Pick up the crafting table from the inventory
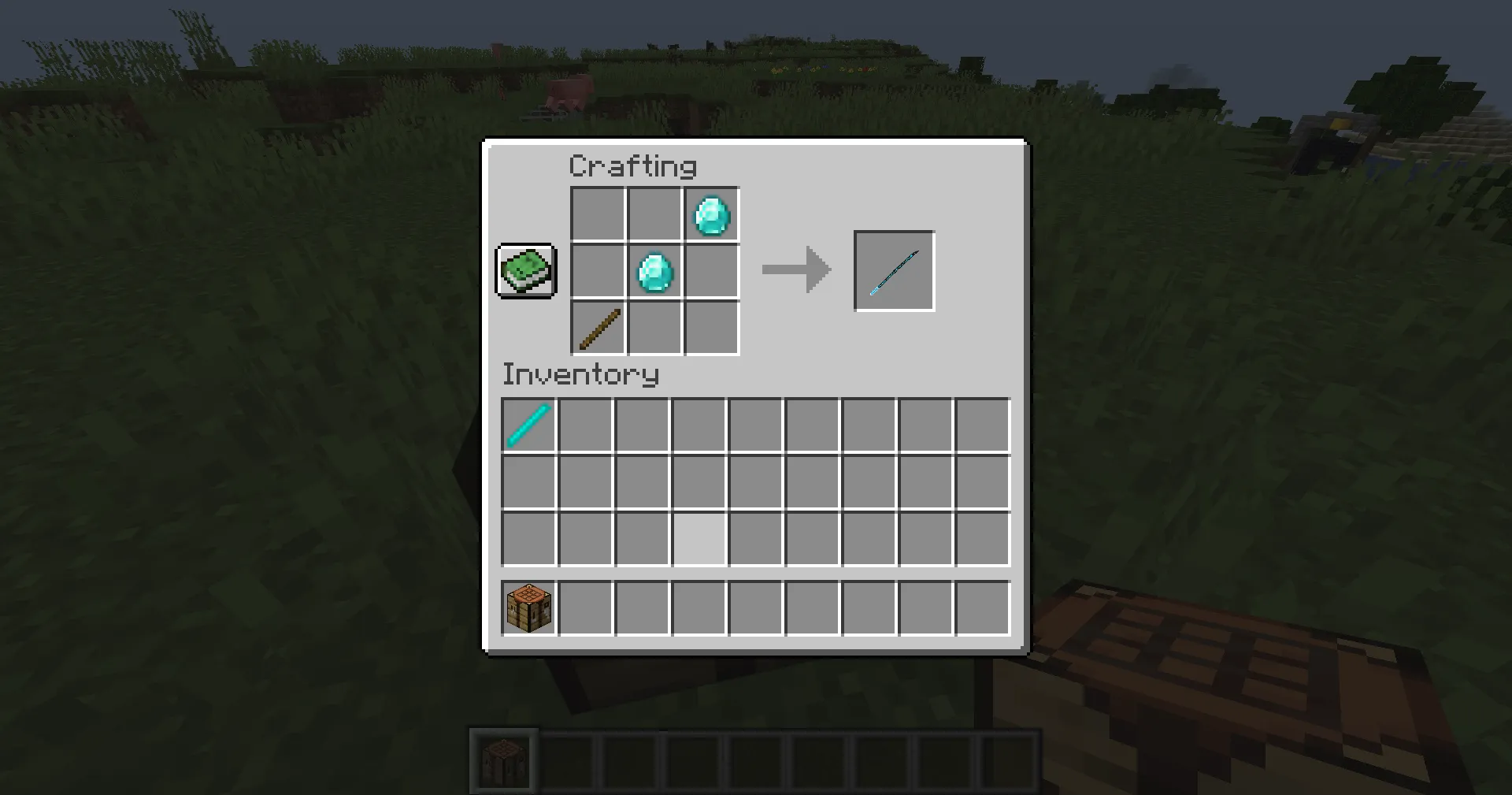The height and width of the screenshot is (795, 1512). tap(528, 607)
